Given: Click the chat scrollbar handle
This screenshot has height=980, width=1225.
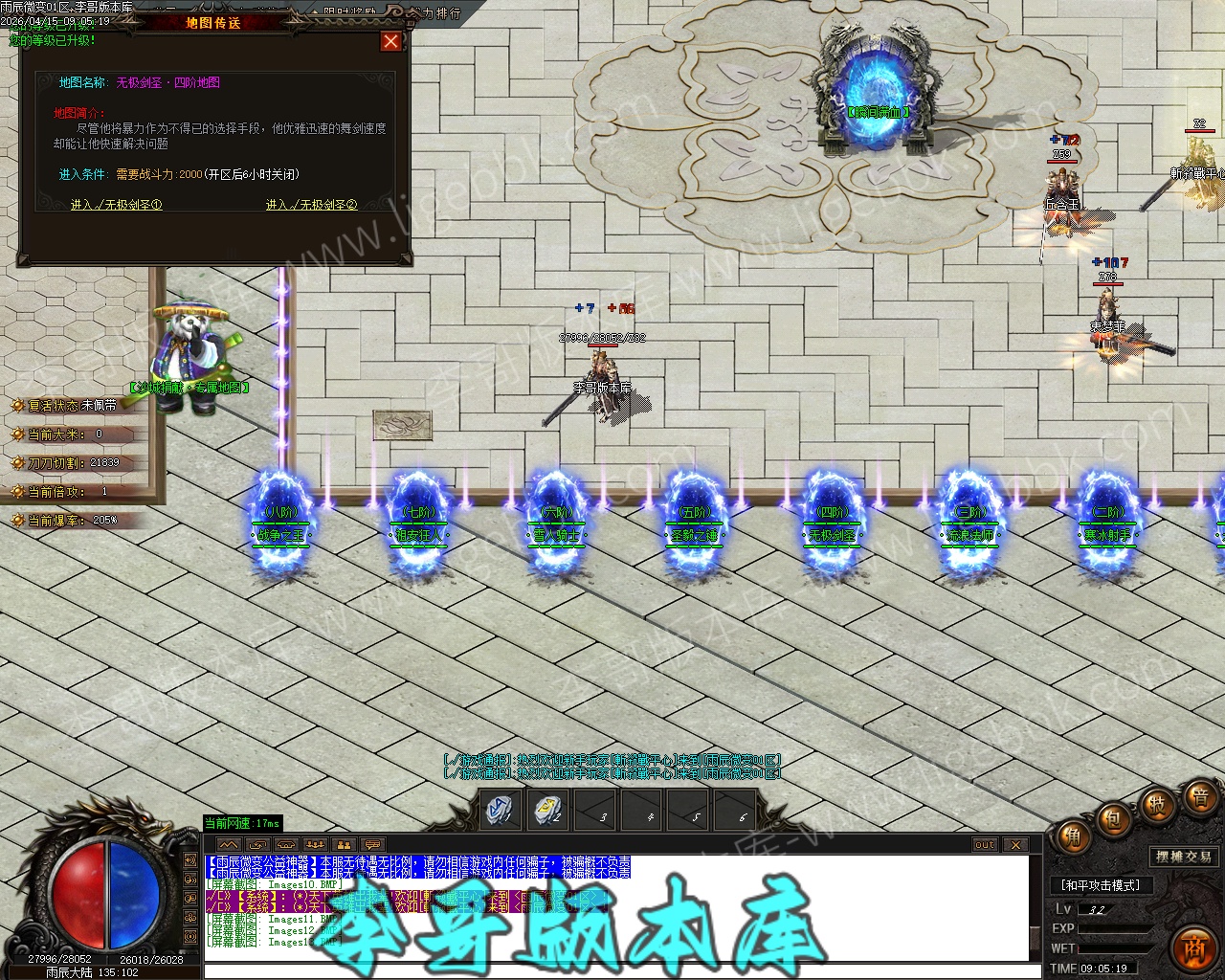Looking at the screenshot, I should (1035, 937).
